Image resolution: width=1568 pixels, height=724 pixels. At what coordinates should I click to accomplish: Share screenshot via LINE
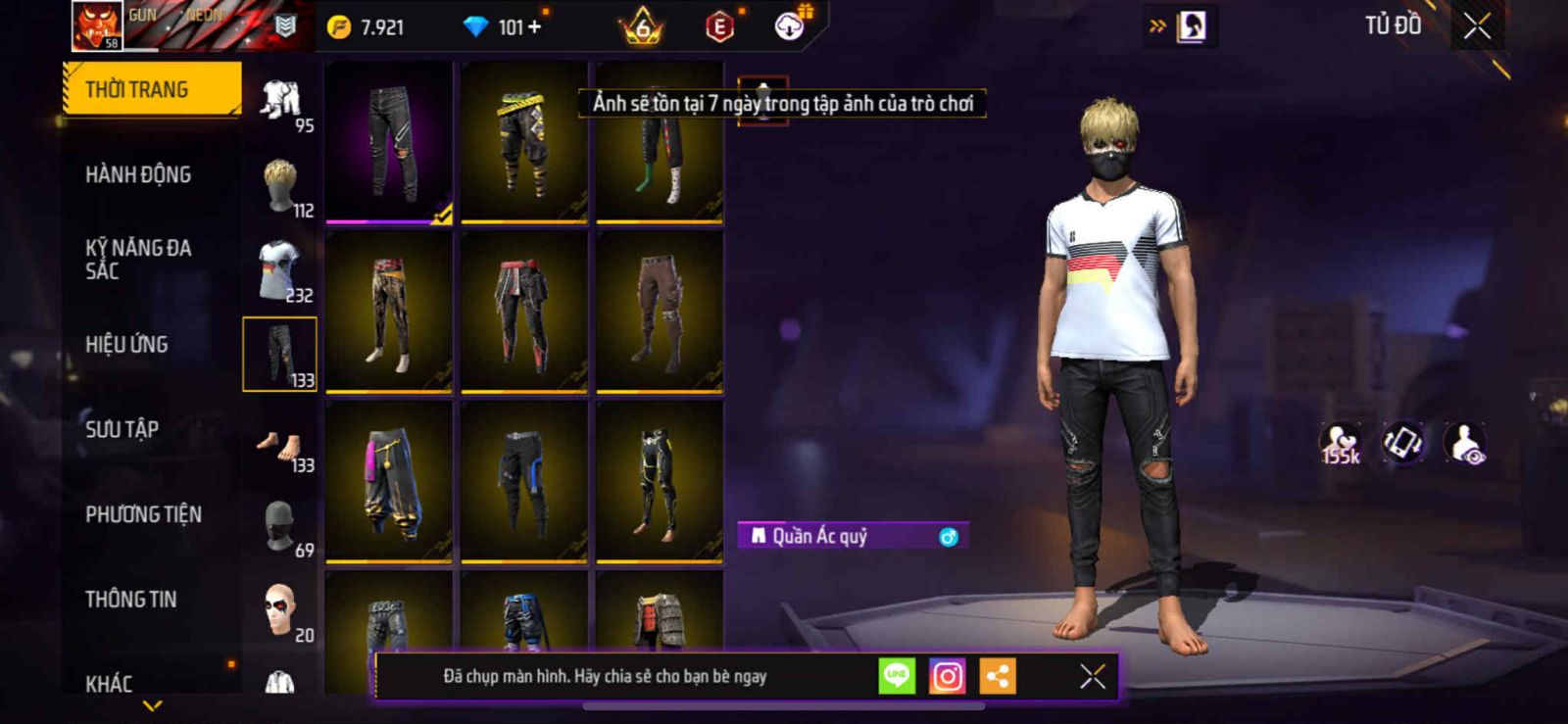(897, 676)
